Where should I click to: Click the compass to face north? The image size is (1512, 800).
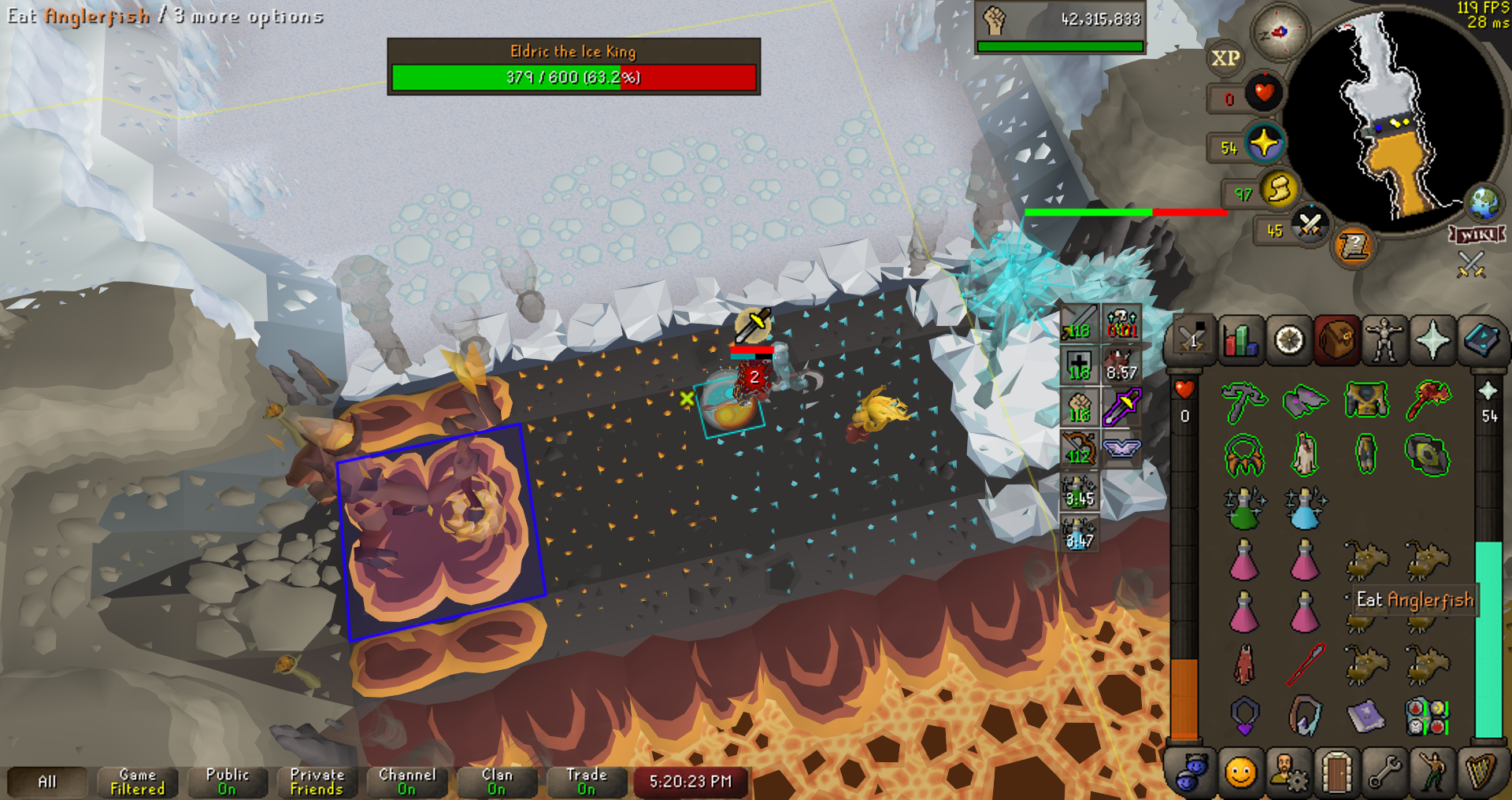(1279, 32)
